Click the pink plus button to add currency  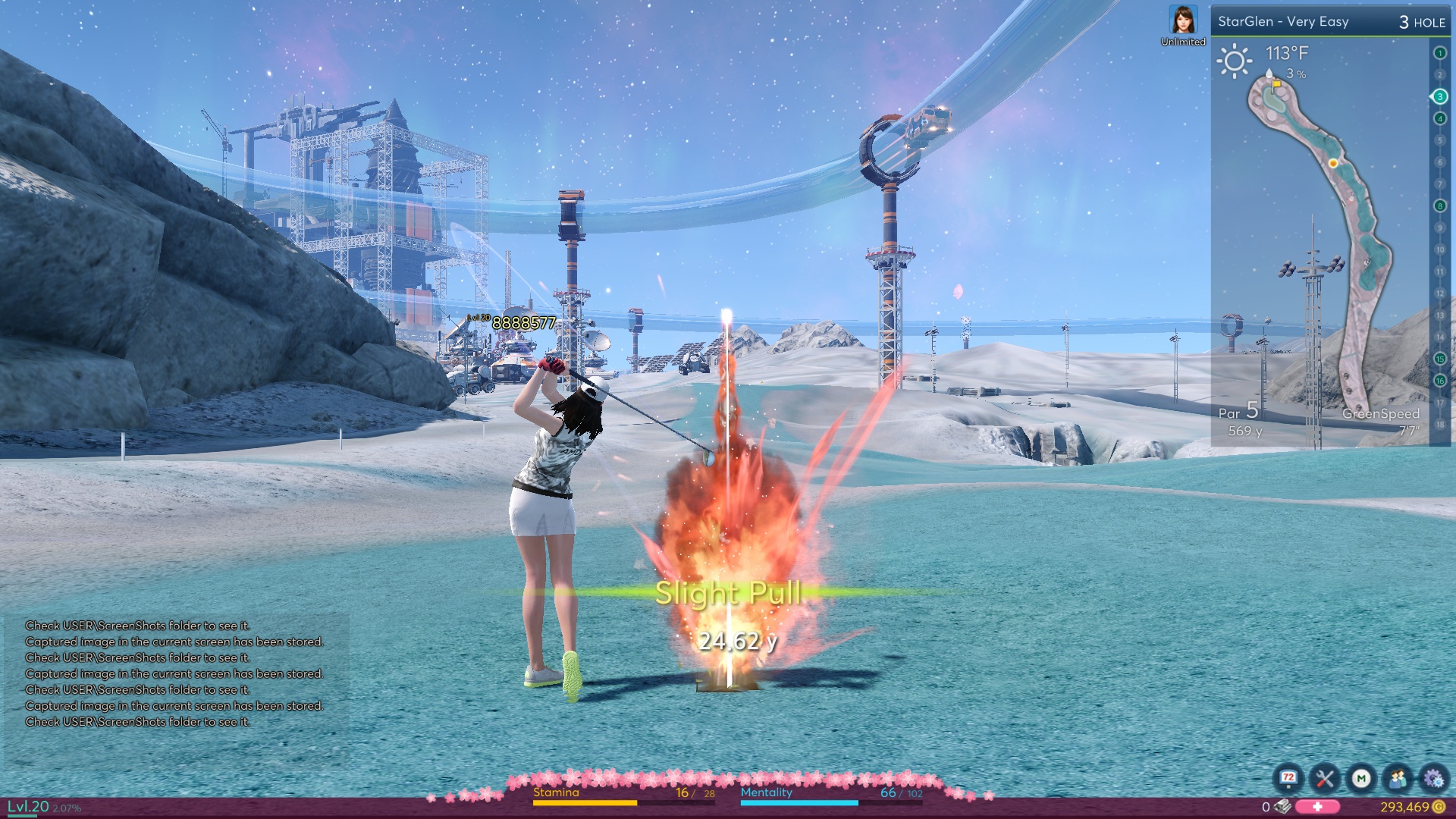pyautogui.click(x=1317, y=807)
